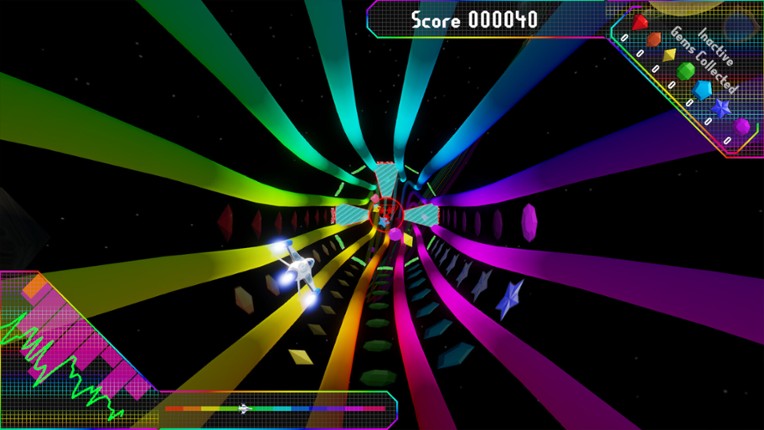Choose the yellow diamond gem icon
Image resolution: width=764 pixels, height=430 pixels.
(669, 55)
